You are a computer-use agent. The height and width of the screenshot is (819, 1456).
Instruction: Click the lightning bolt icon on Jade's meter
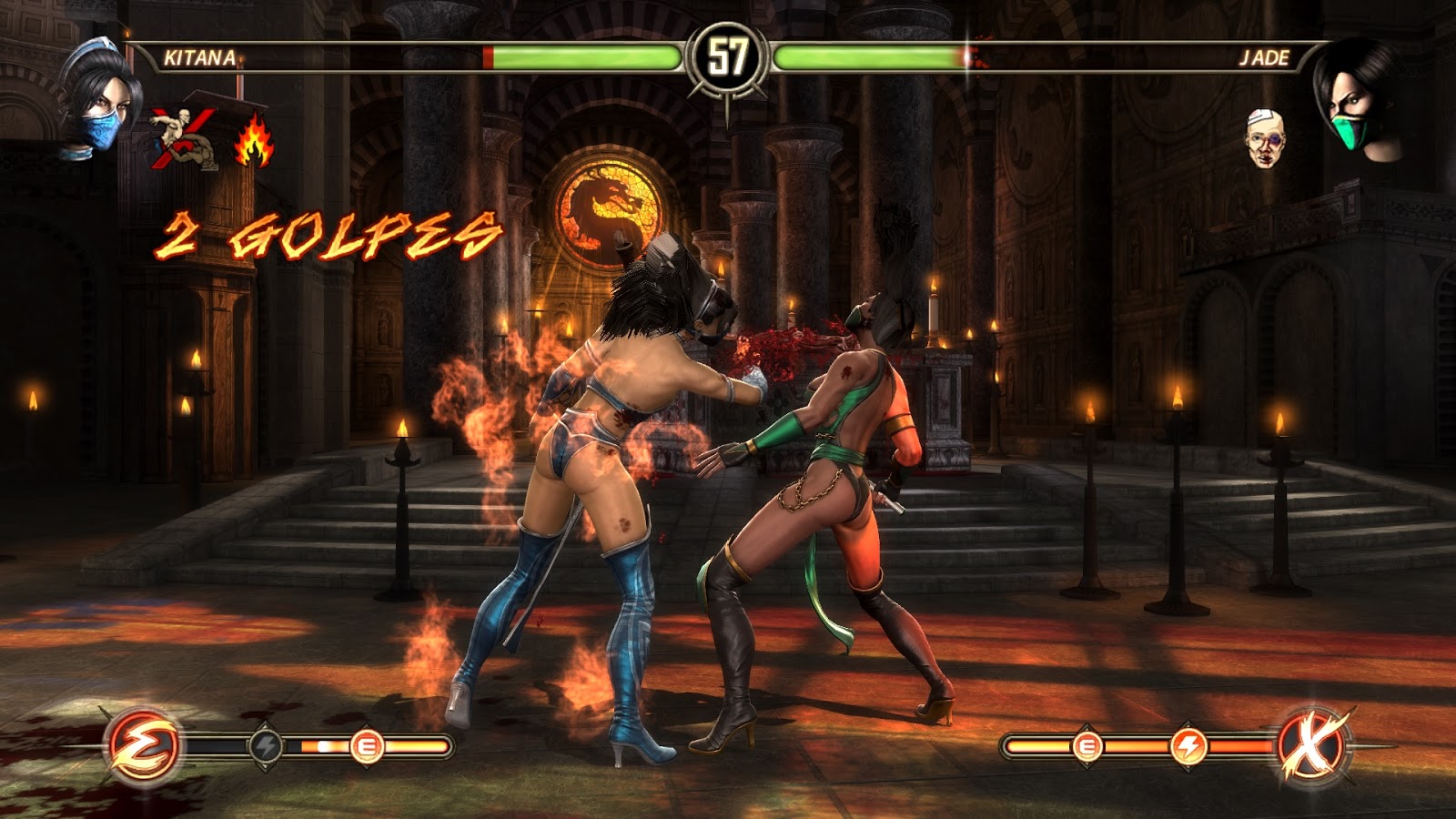1189,744
